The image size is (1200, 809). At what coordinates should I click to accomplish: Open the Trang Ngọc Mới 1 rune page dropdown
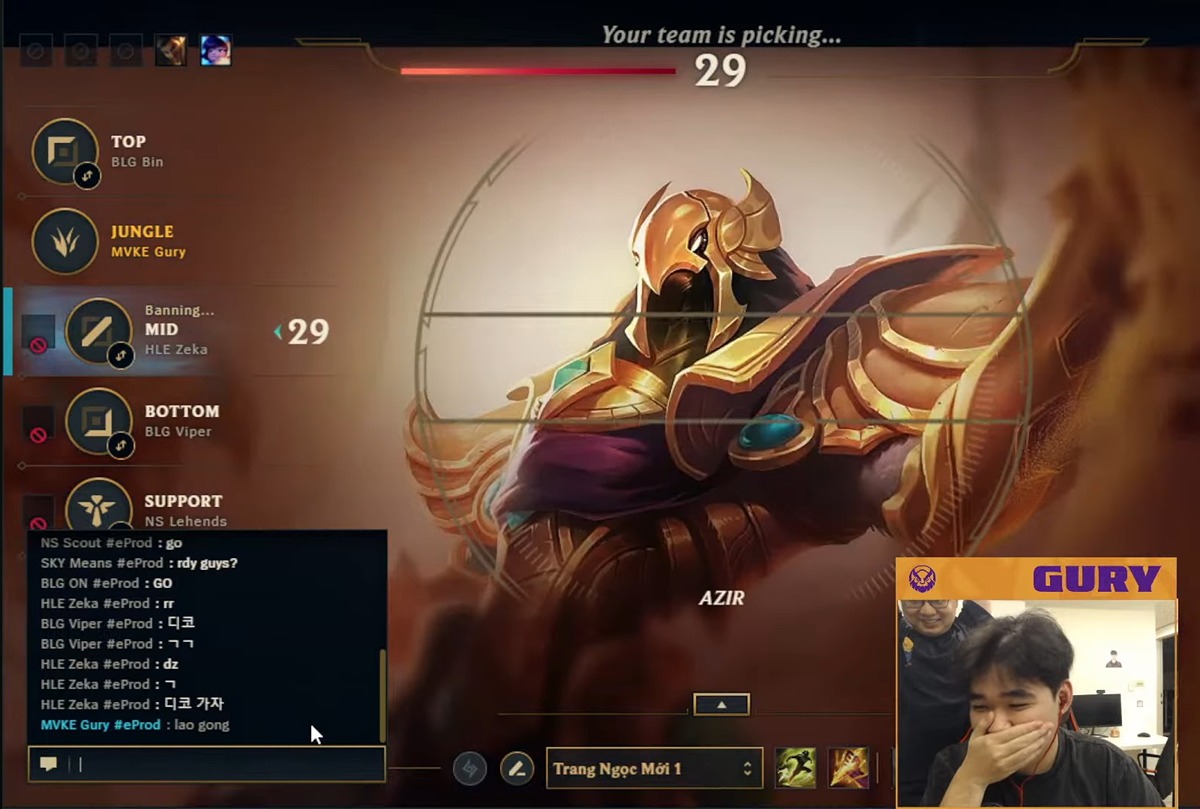tap(654, 768)
